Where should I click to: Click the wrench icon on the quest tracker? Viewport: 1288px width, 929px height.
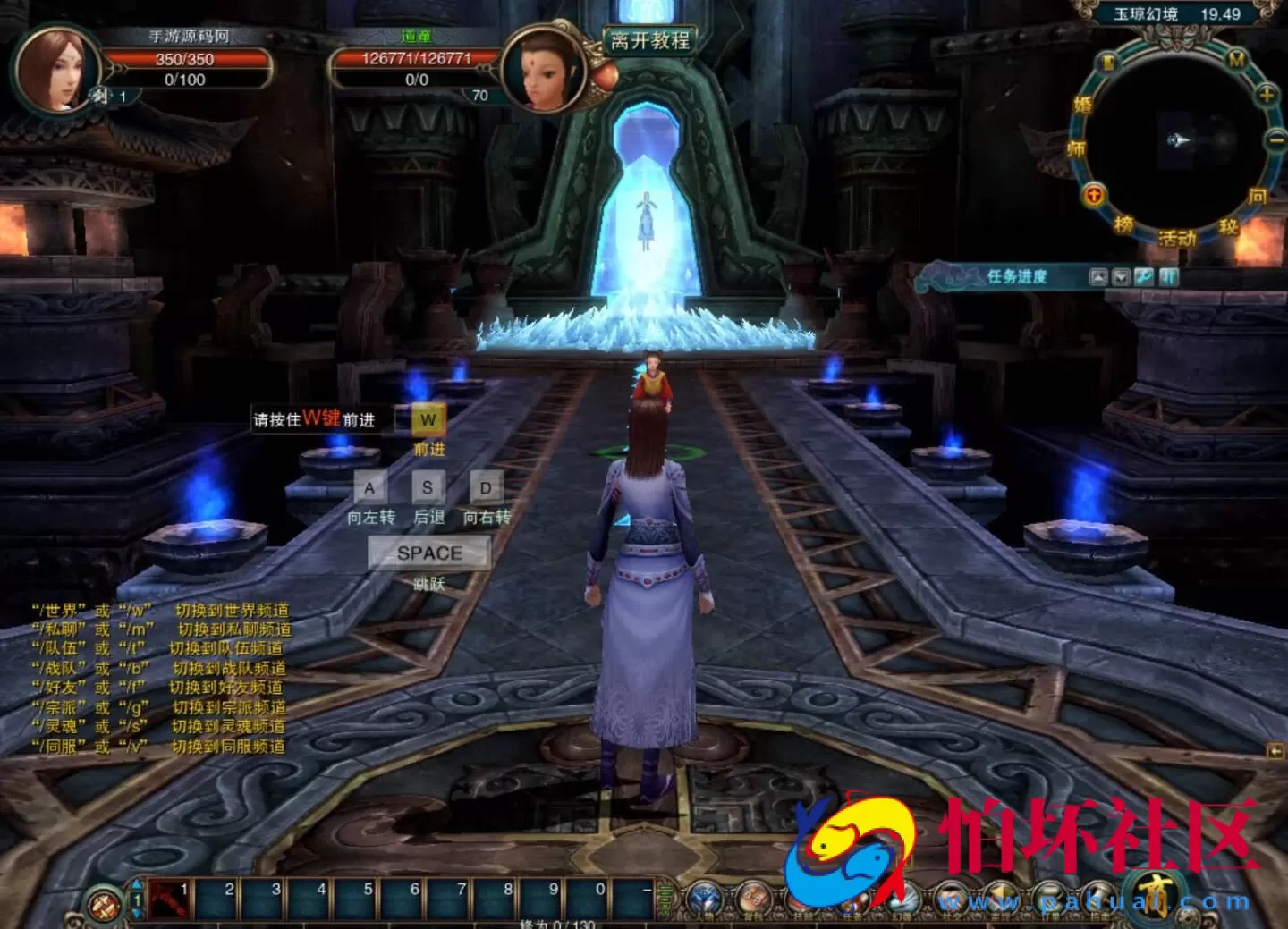click(x=1144, y=277)
